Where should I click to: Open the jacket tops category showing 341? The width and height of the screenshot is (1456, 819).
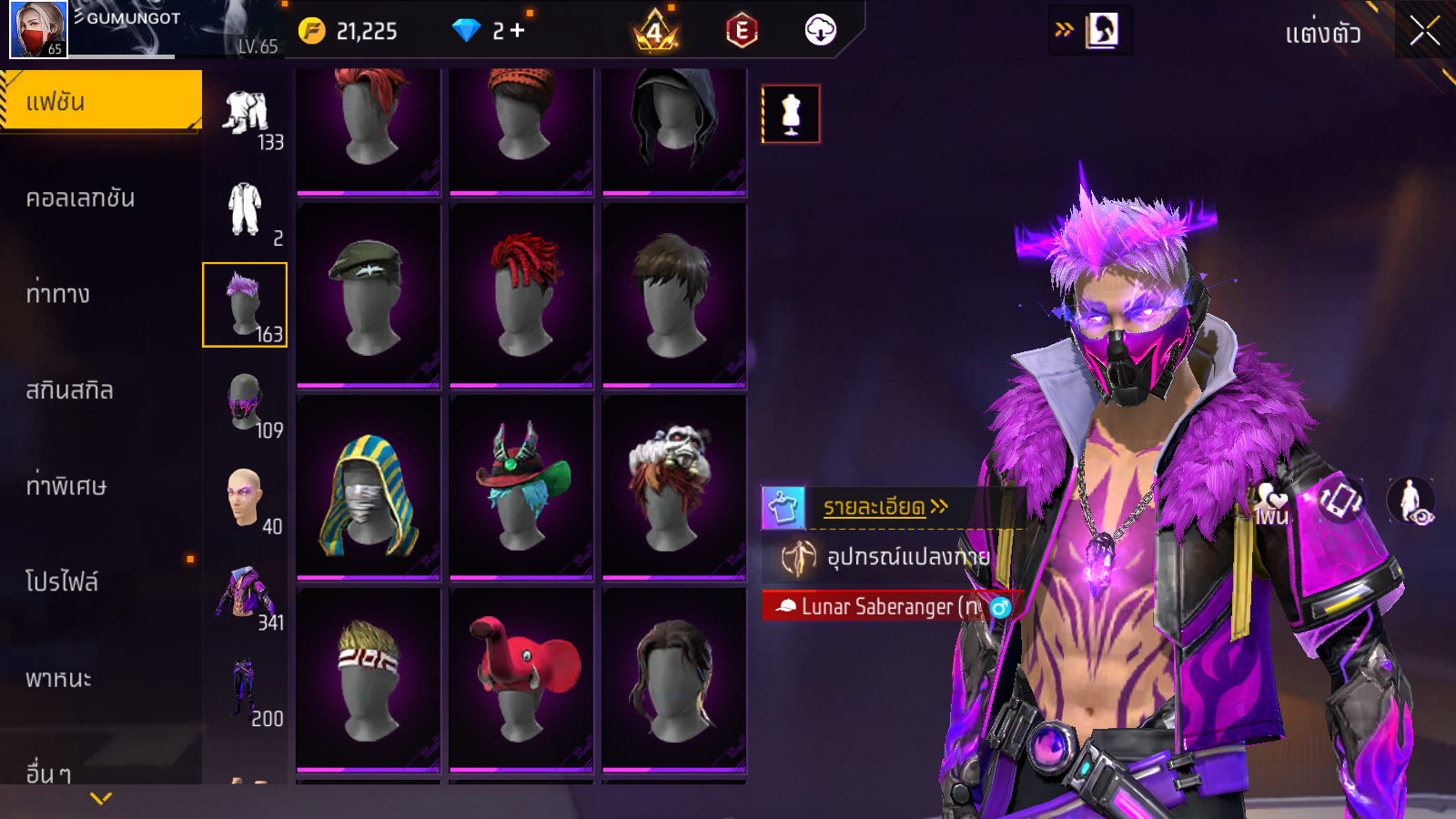pos(246,596)
